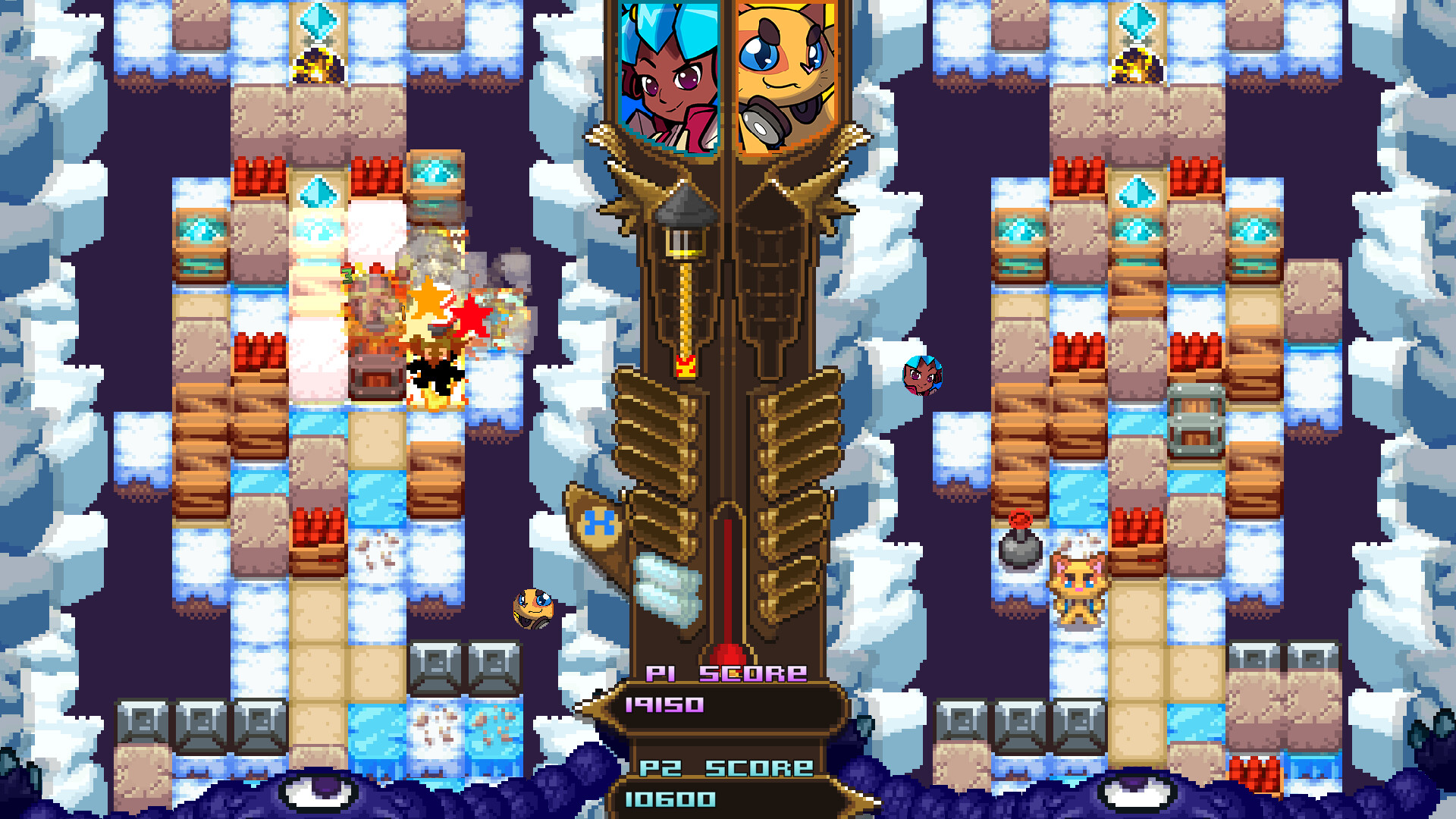1456x819 pixels.
Task: Click the diamond gem at the top of the tower
Action: 1134,19
